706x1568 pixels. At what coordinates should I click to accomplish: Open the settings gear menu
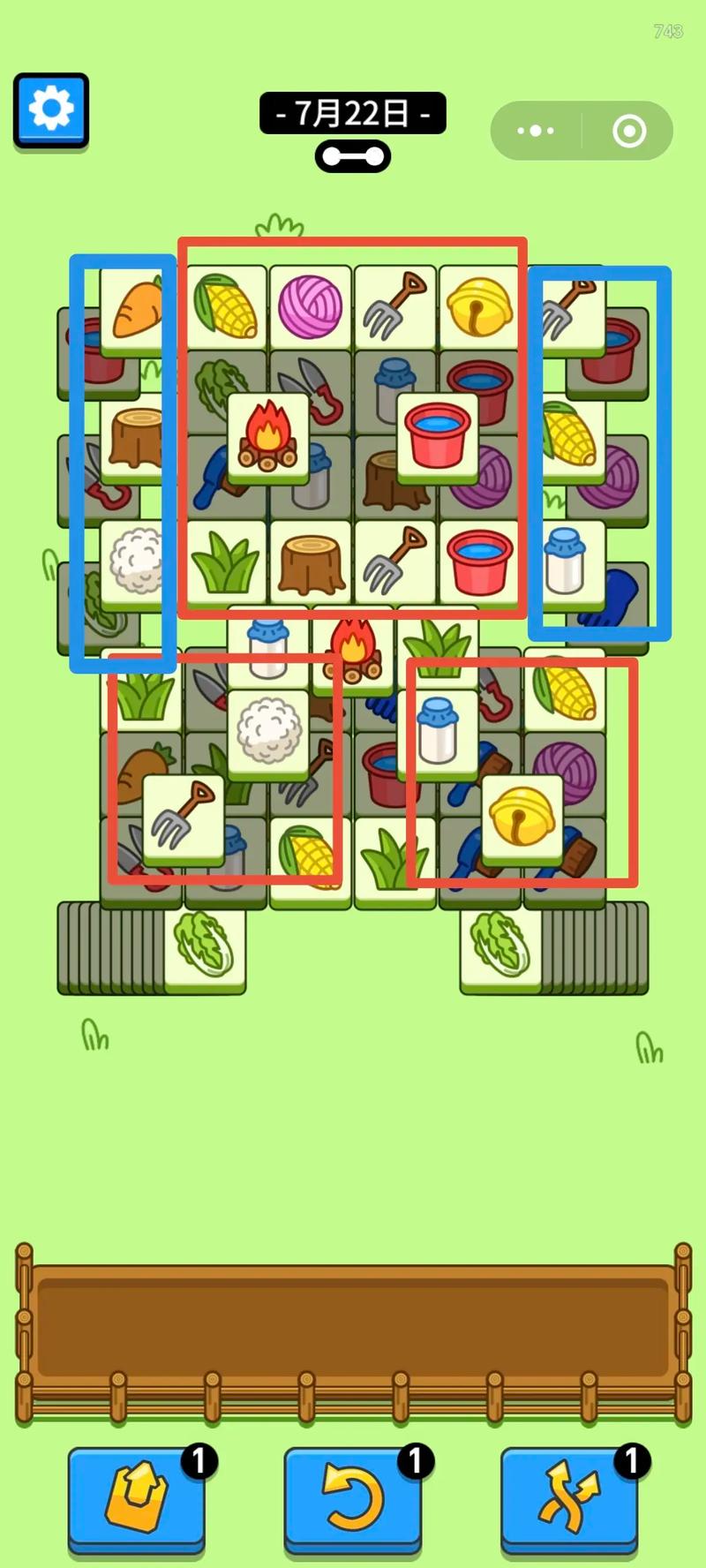(x=51, y=110)
